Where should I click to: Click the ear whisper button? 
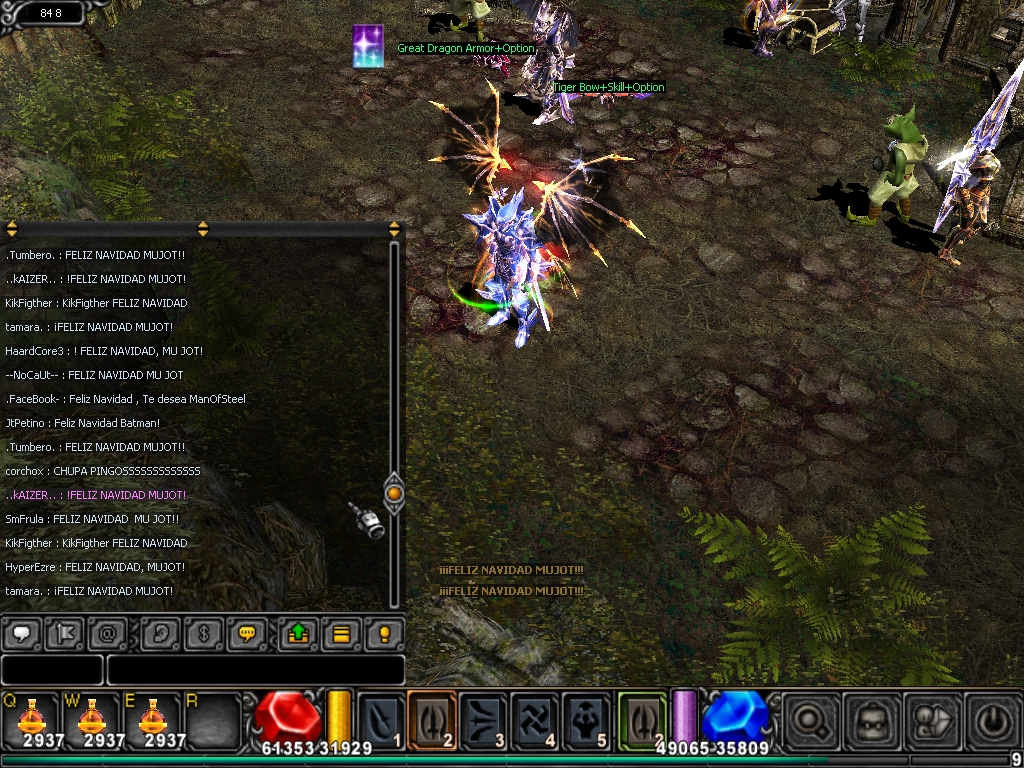click(x=159, y=633)
